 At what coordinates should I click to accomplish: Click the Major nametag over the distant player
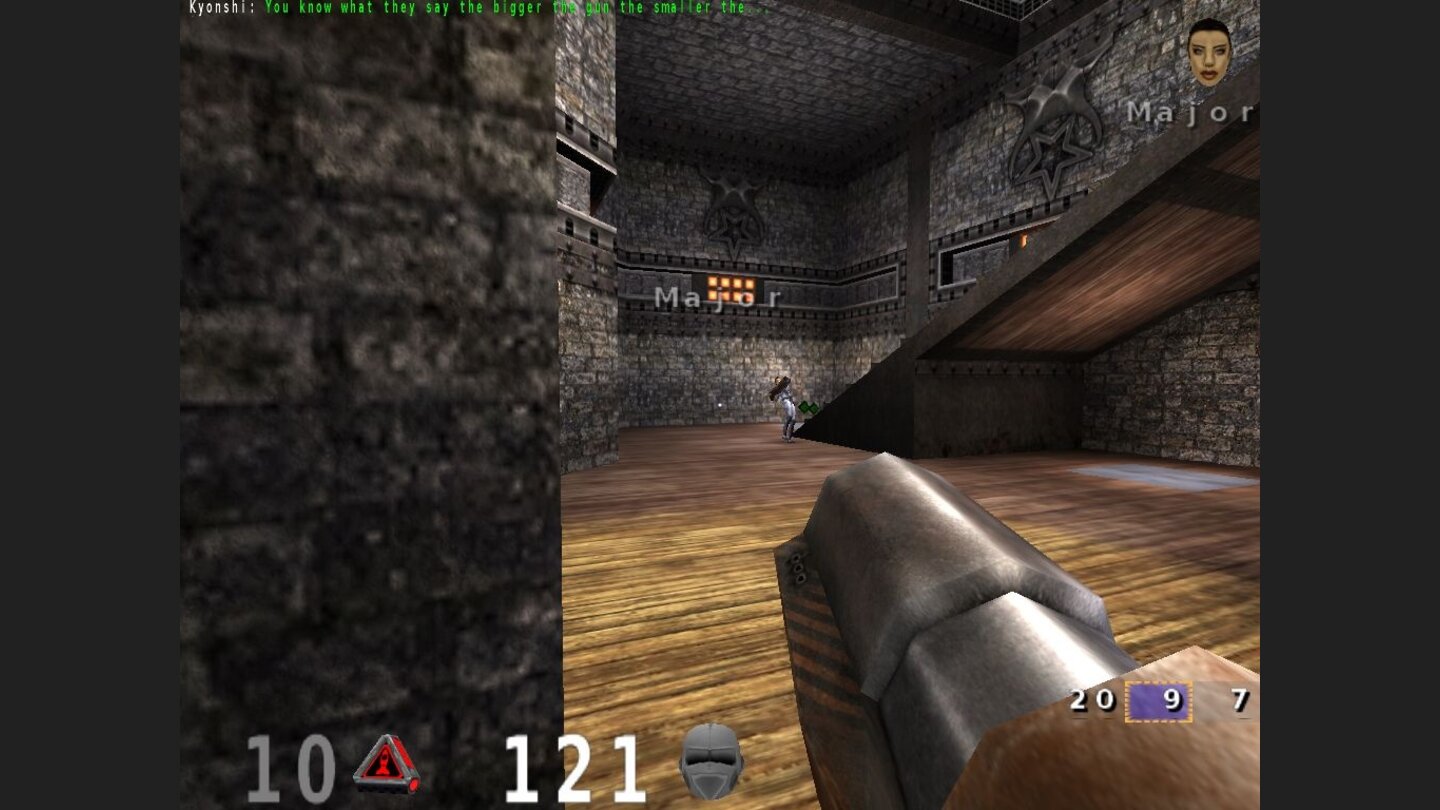pos(718,297)
